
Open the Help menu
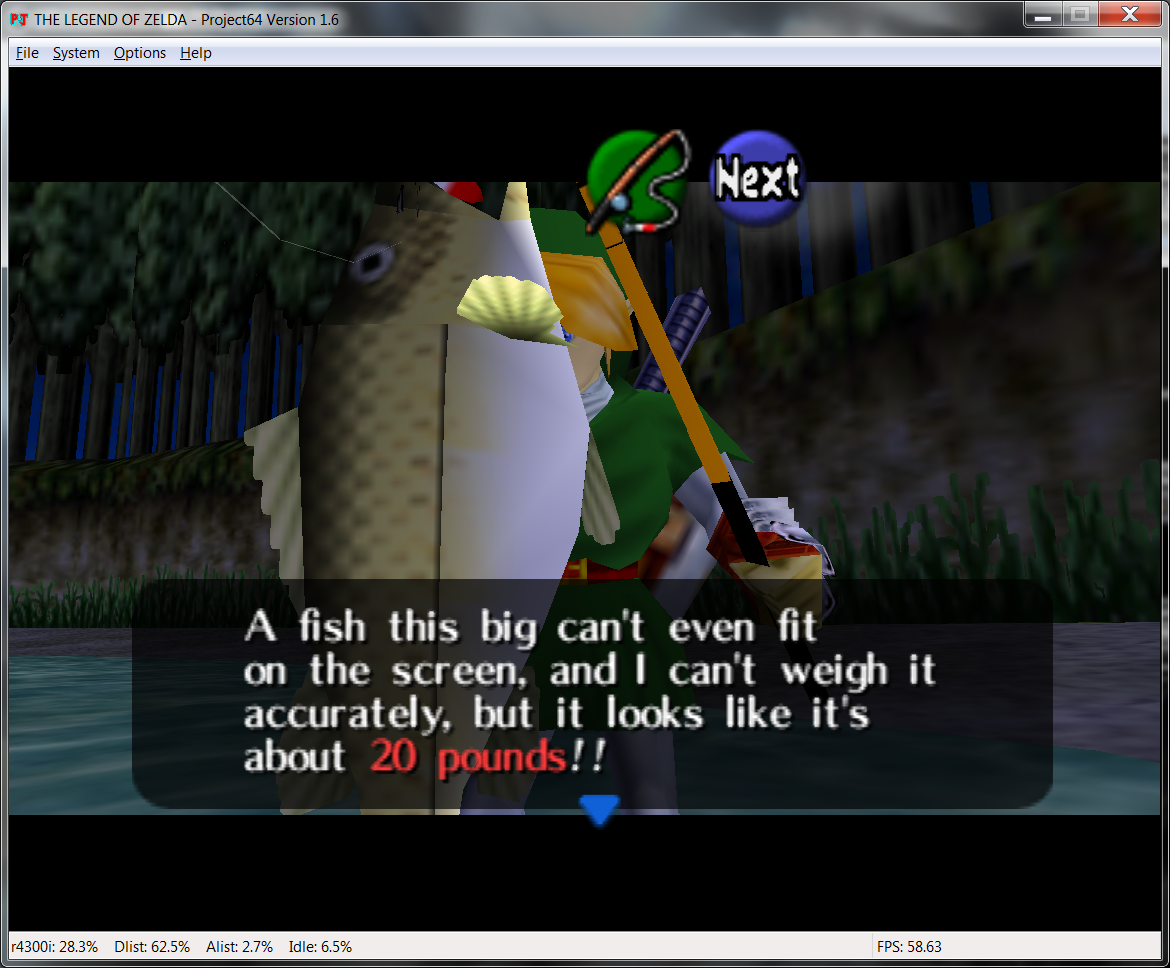pyautogui.click(x=196, y=53)
